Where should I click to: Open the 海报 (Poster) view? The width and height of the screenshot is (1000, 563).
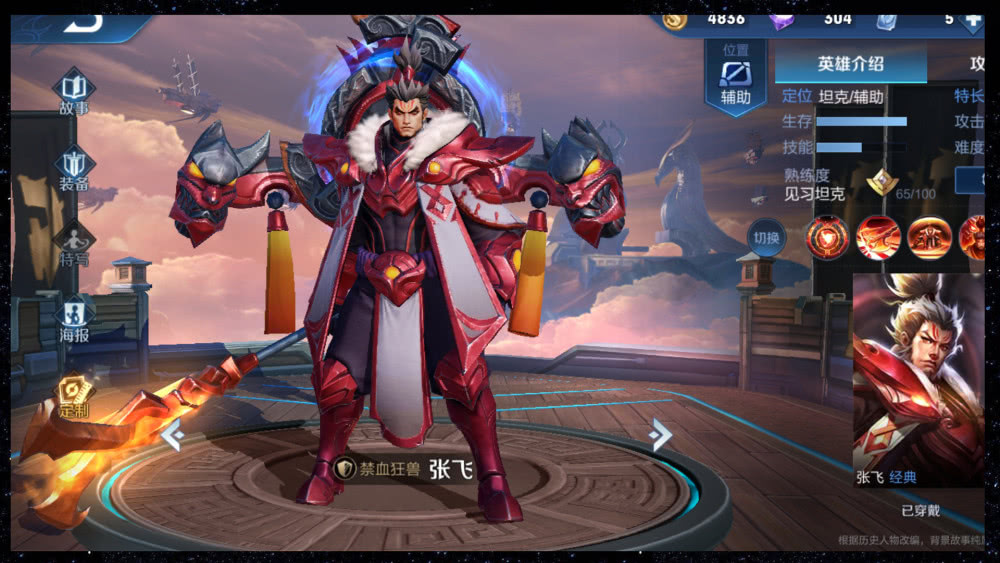[x=74, y=320]
